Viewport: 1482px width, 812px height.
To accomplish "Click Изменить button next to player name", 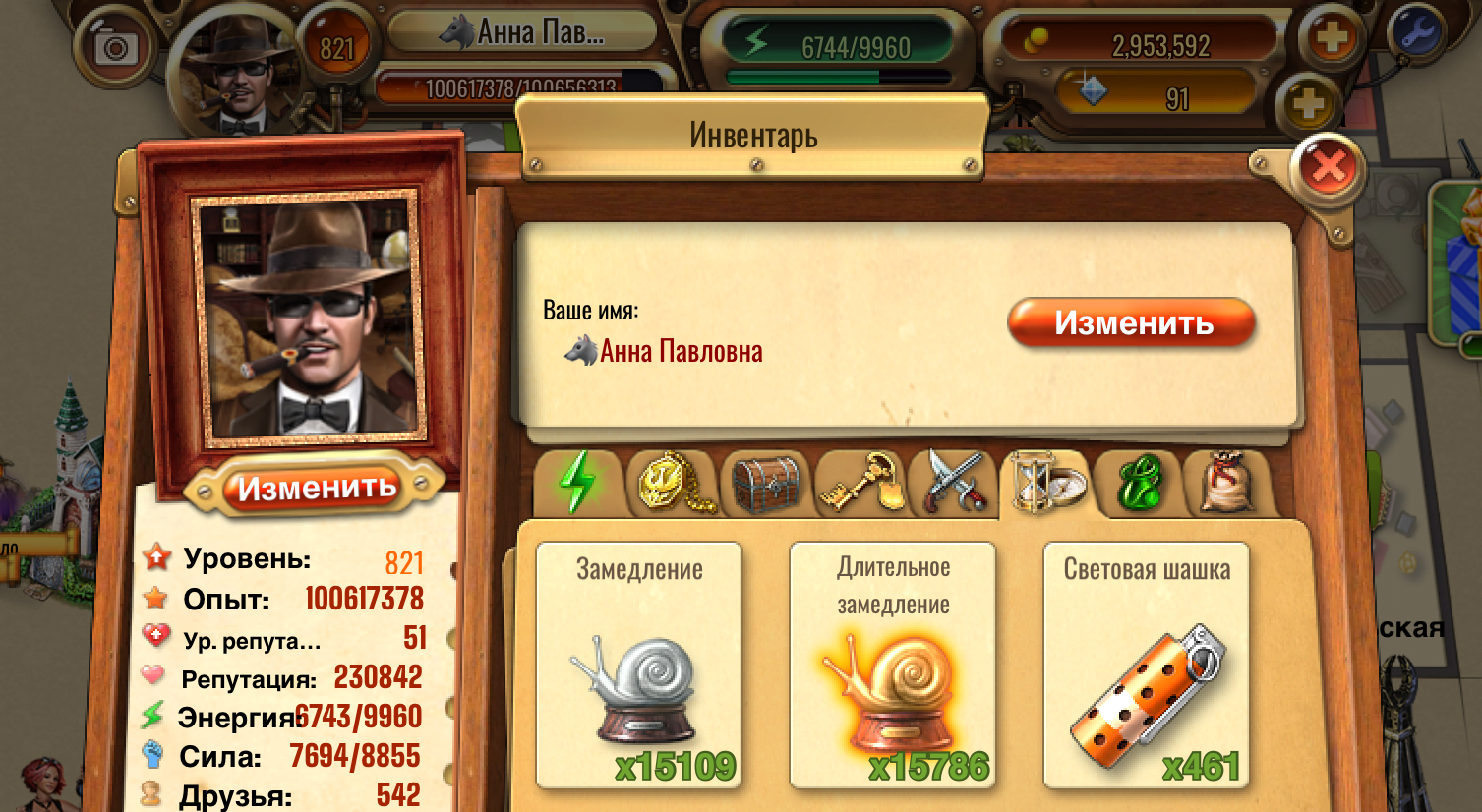I will (x=1132, y=323).
